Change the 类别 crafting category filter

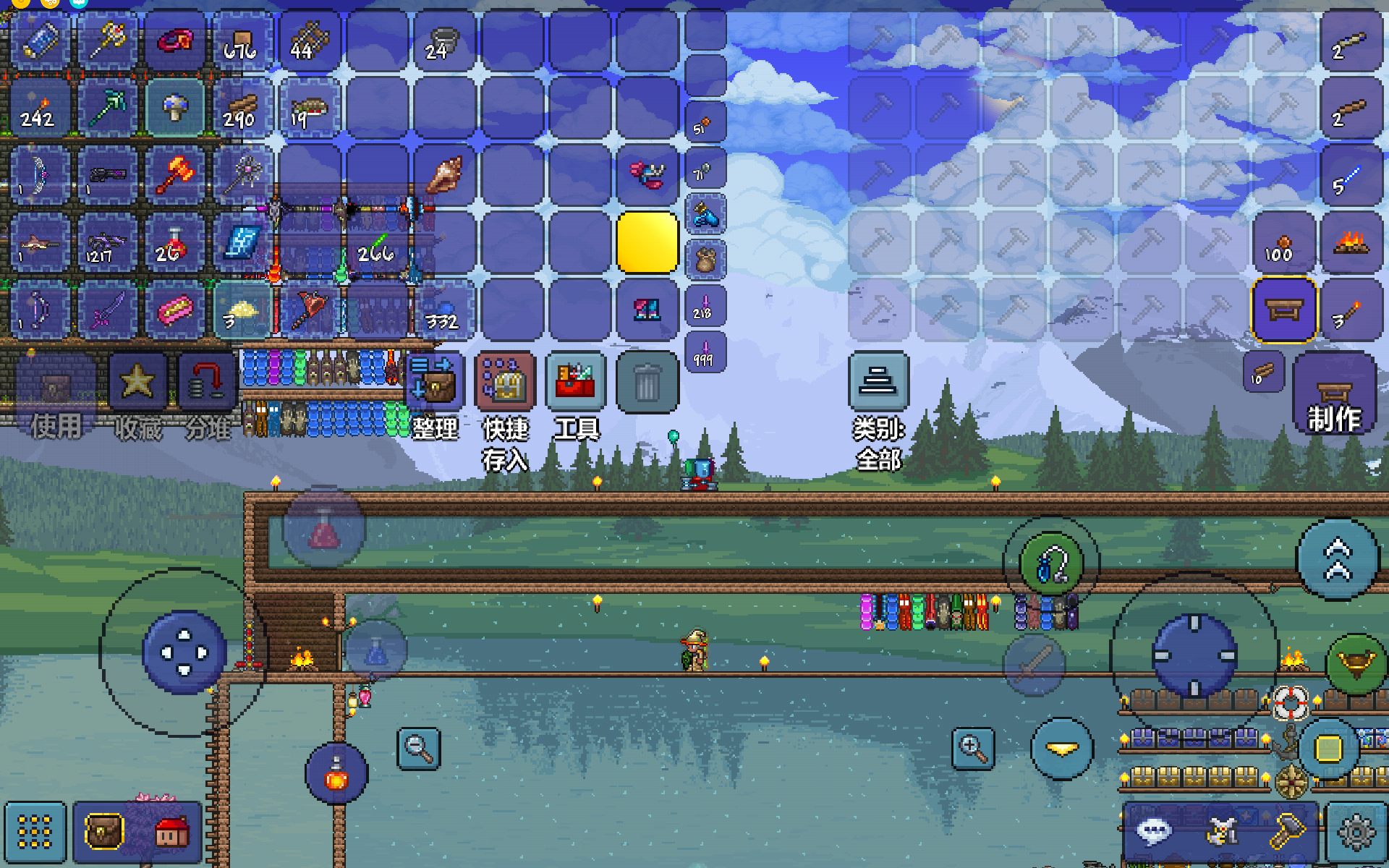[878, 382]
